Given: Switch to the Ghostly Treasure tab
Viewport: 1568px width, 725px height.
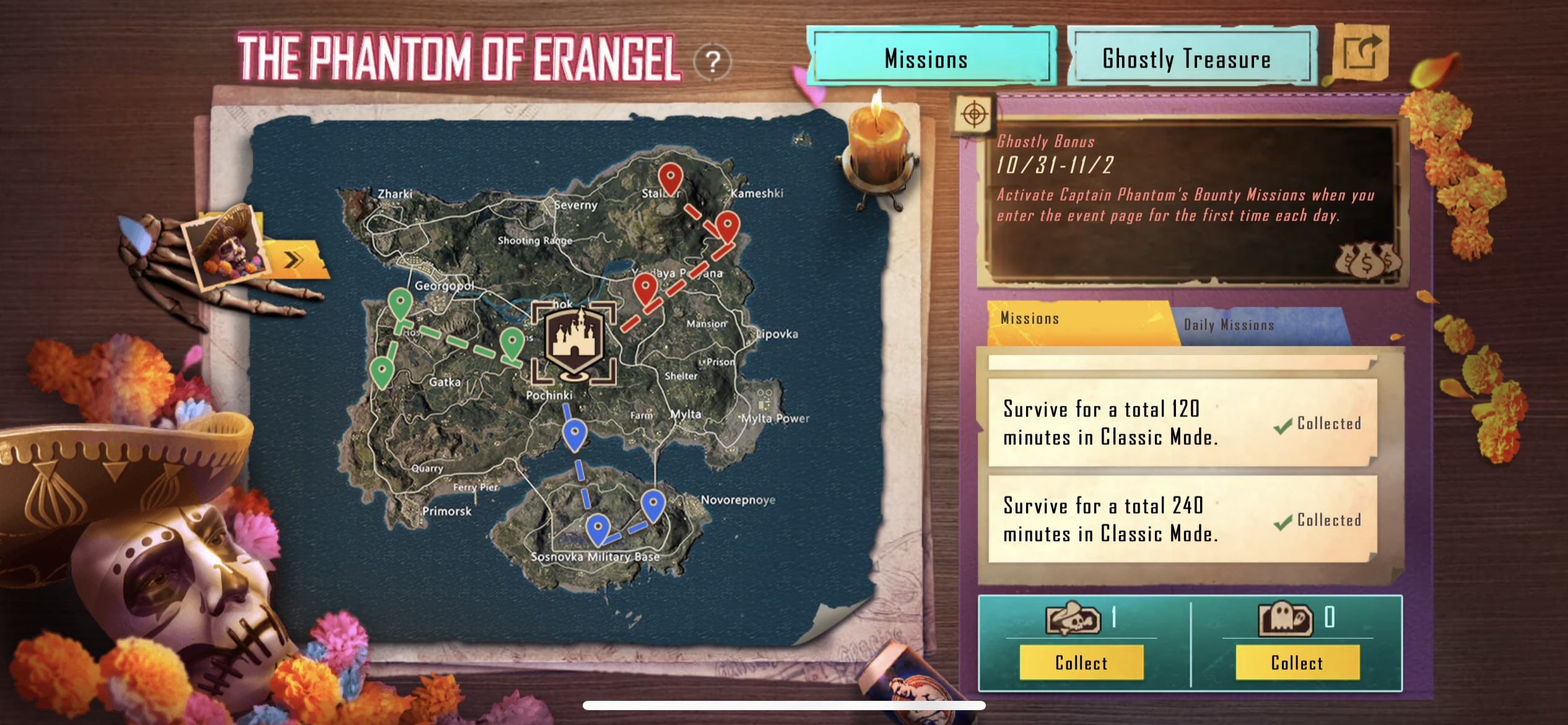Looking at the screenshot, I should click(x=1186, y=59).
